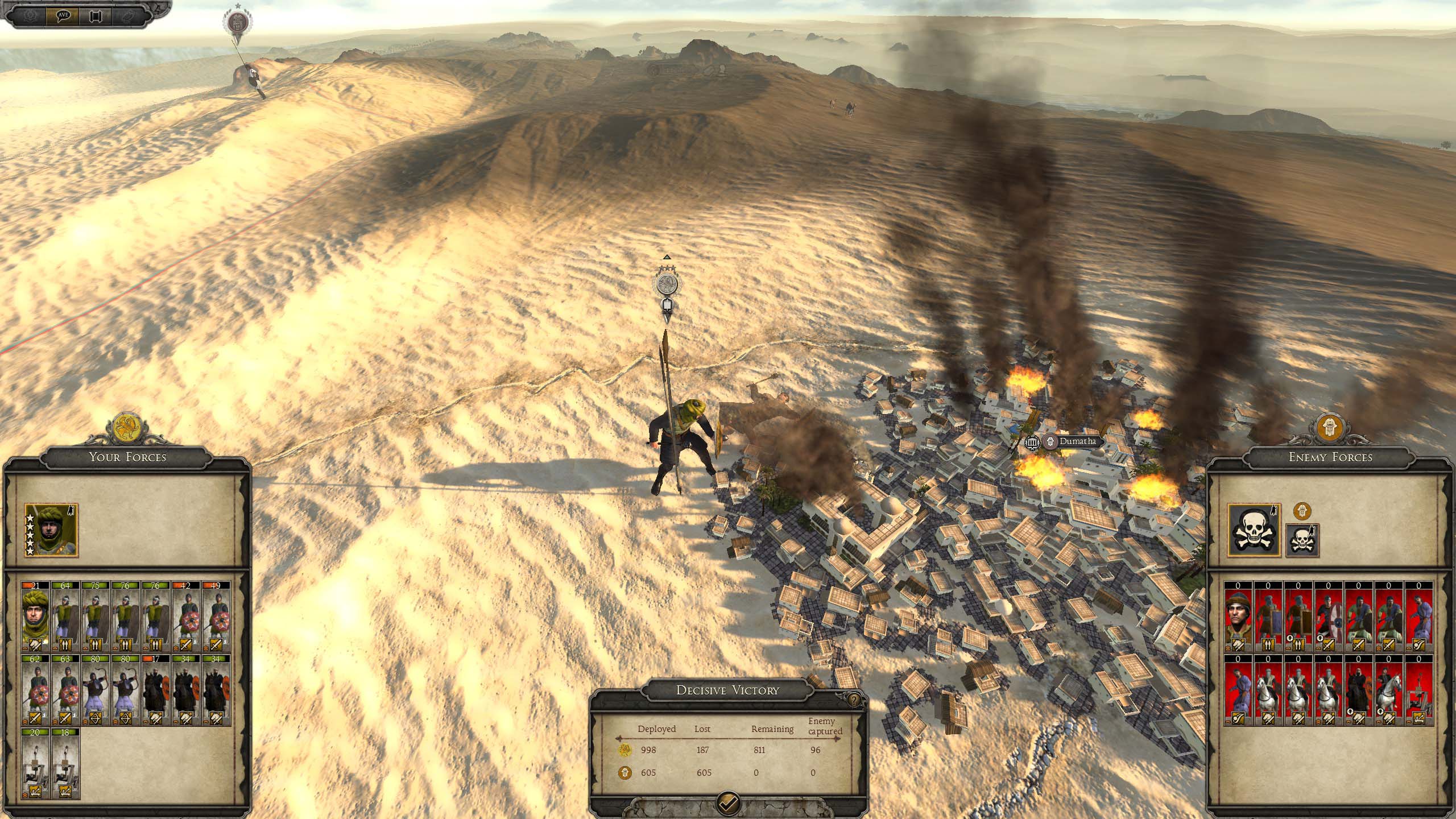
Task: Click the enemy faction hand emblem above Enemy Forces
Action: point(1330,429)
